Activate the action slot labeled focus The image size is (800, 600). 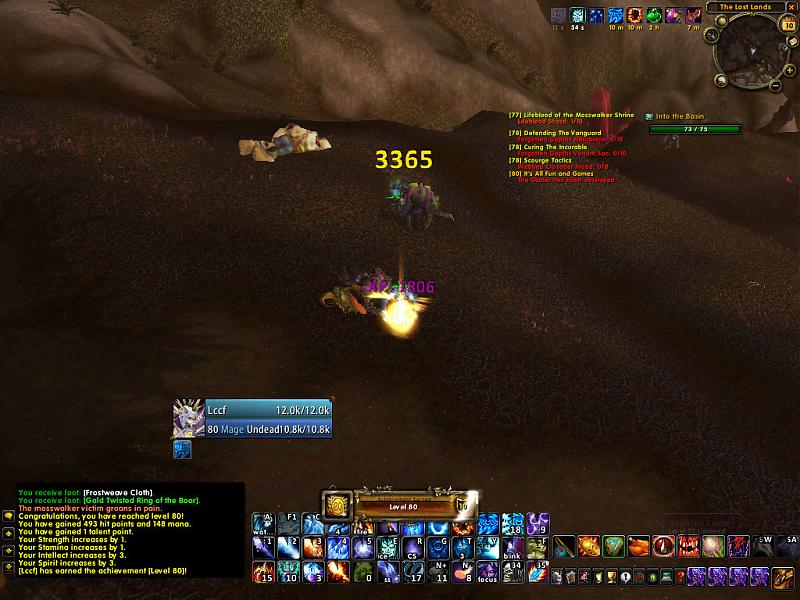[487, 572]
